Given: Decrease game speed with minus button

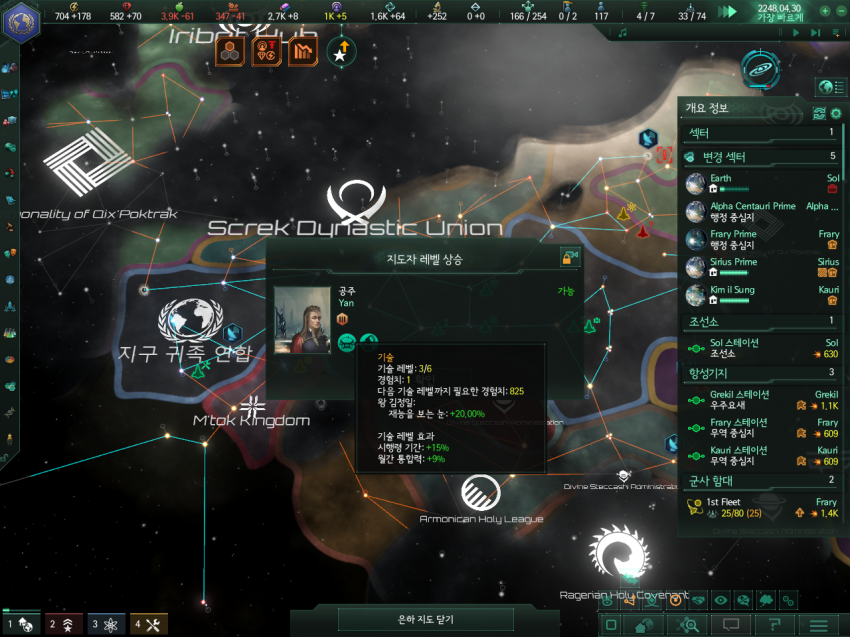Looking at the screenshot, I should click(x=841, y=11).
